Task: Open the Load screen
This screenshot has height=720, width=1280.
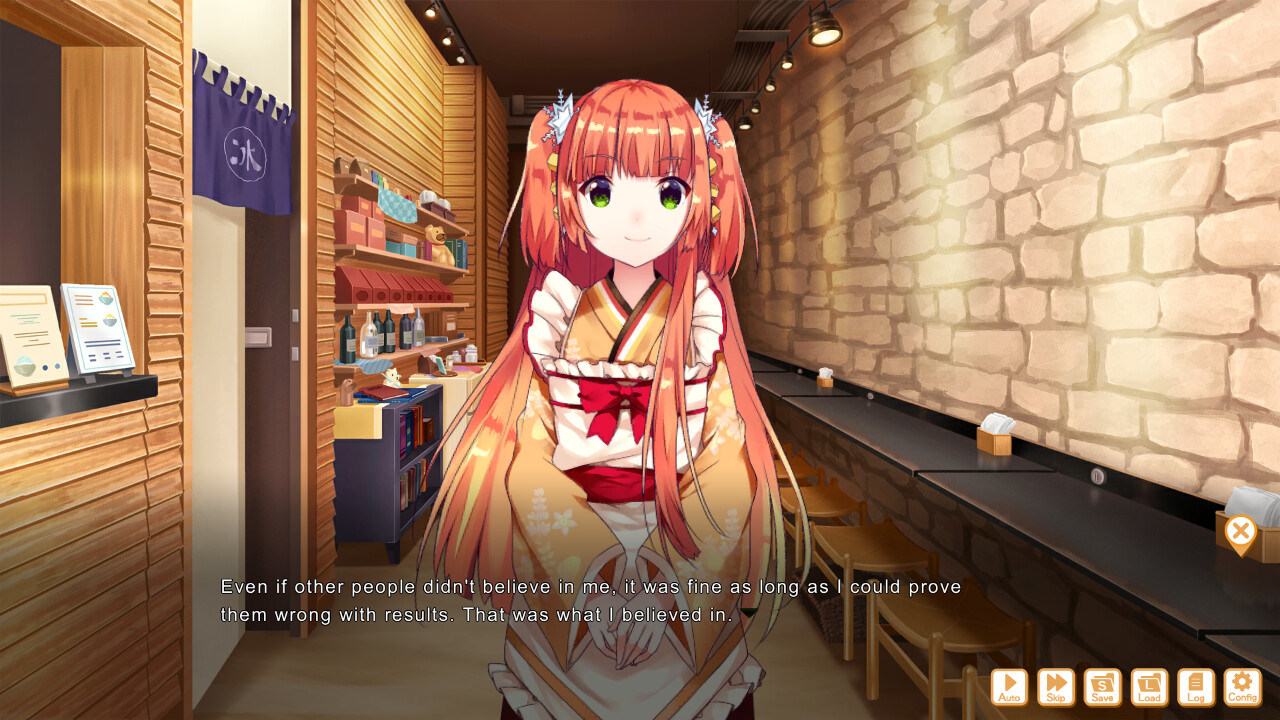Action: (1149, 687)
